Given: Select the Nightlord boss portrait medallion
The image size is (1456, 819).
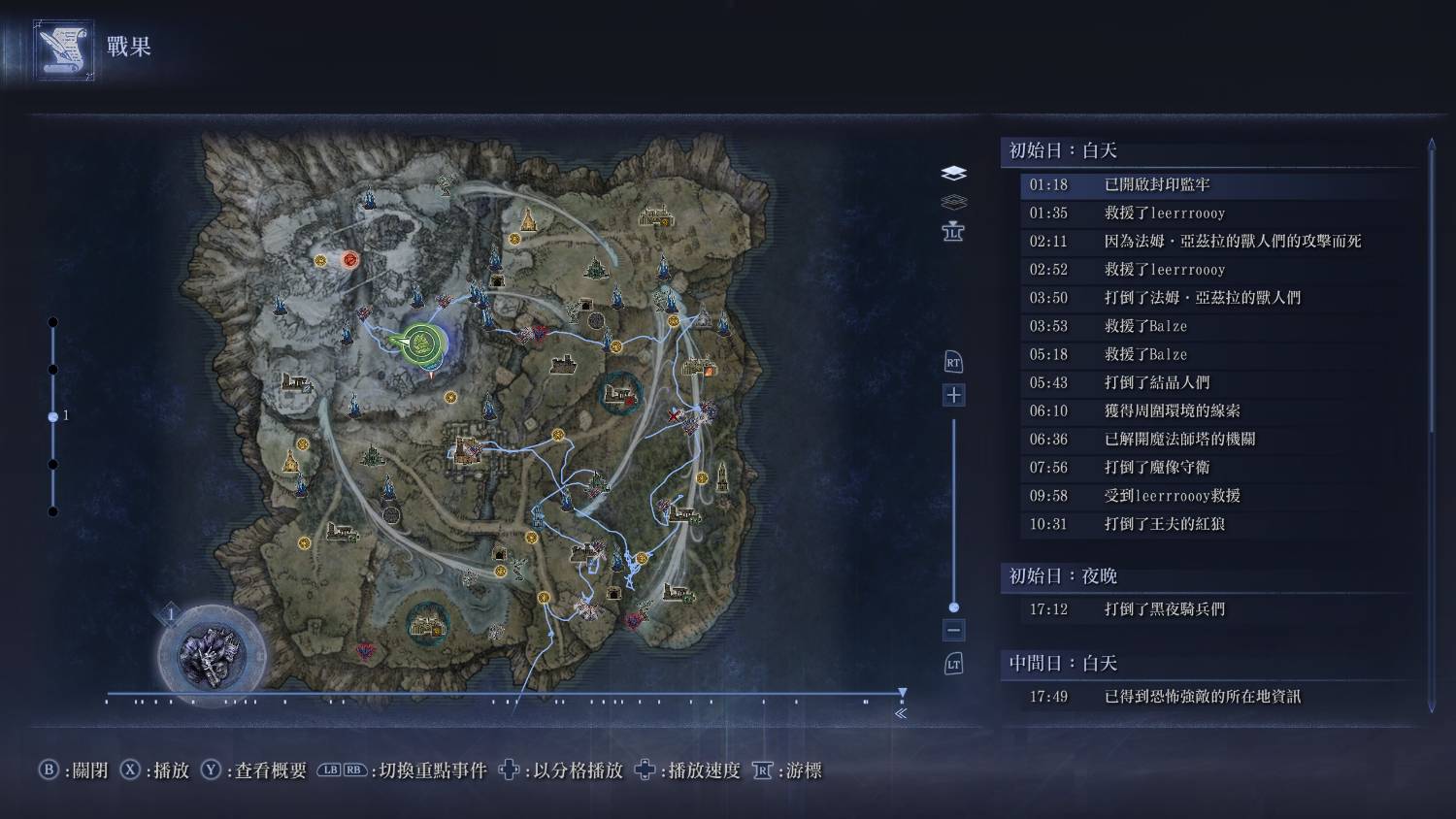Looking at the screenshot, I should [213, 656].
